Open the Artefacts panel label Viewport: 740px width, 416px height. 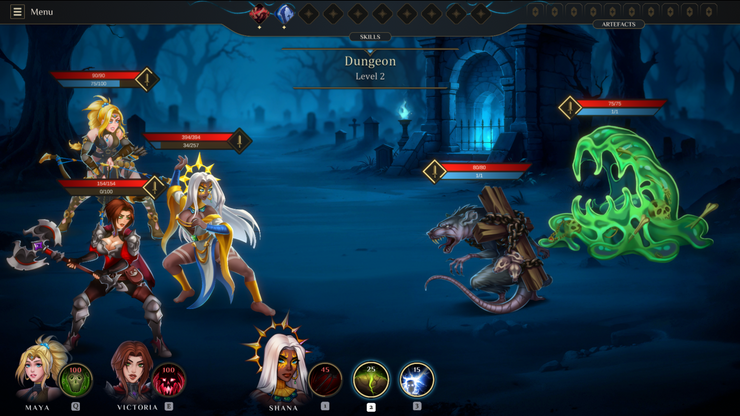pyautogui.click(x=618, y=24)
